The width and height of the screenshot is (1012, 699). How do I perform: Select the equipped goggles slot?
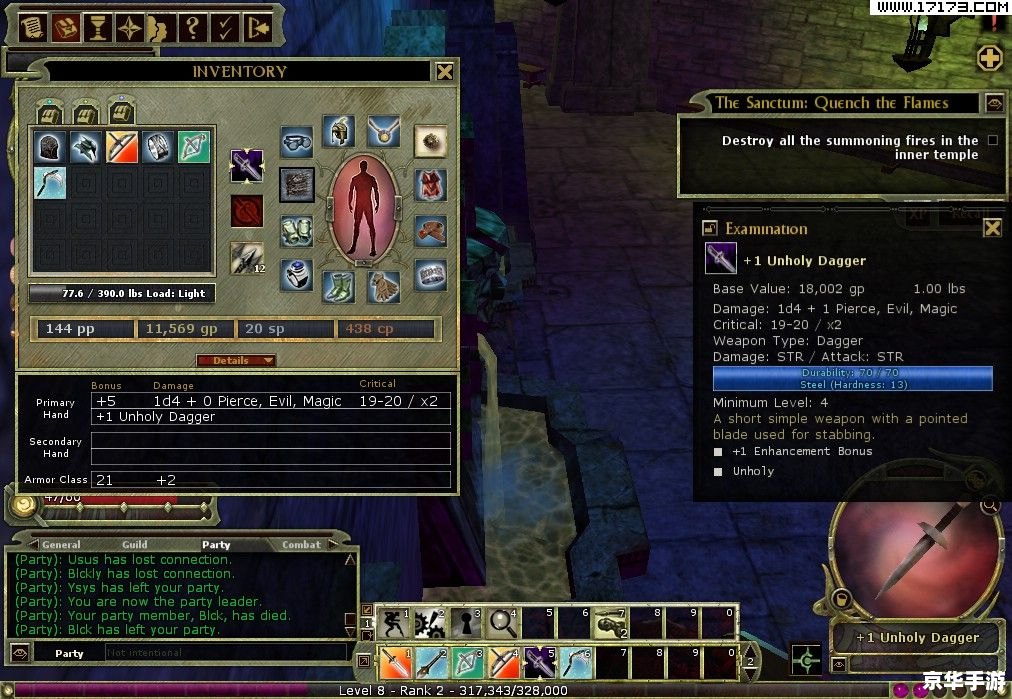tap(296, 143)
